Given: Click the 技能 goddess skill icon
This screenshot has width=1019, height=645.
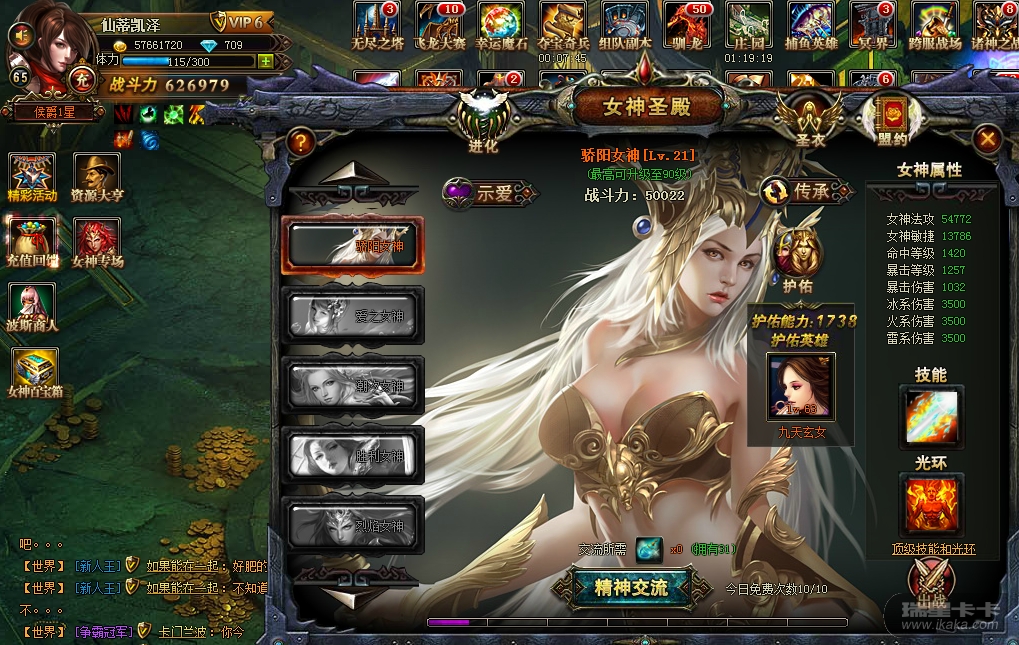Looking at the screenshot, I should coord(931,417).
